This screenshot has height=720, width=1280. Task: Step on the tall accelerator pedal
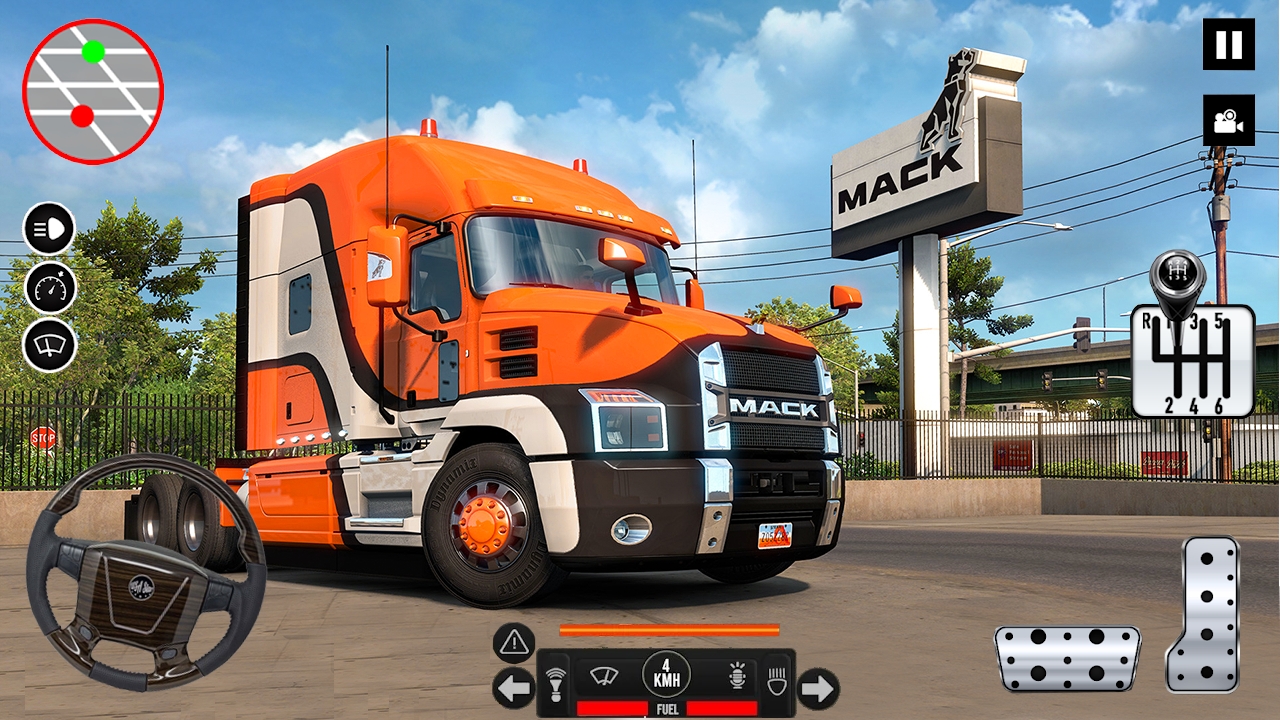coord(1203,614)
